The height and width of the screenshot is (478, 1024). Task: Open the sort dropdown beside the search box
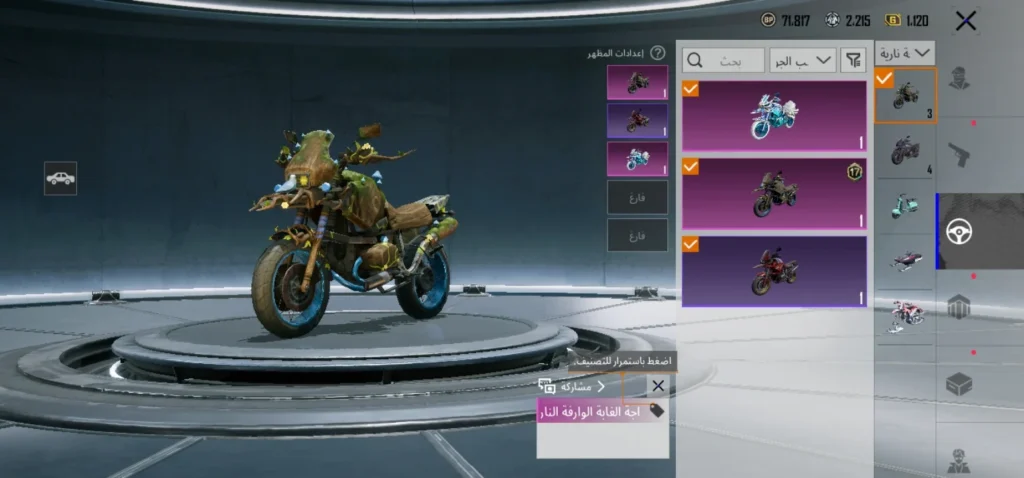(x=803, y=60)
